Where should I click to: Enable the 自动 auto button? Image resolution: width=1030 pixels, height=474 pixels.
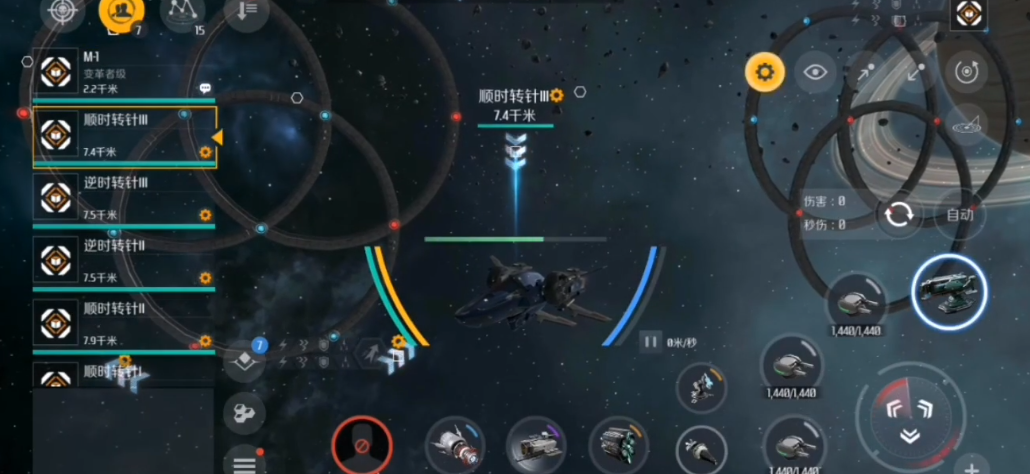point(959,215)
